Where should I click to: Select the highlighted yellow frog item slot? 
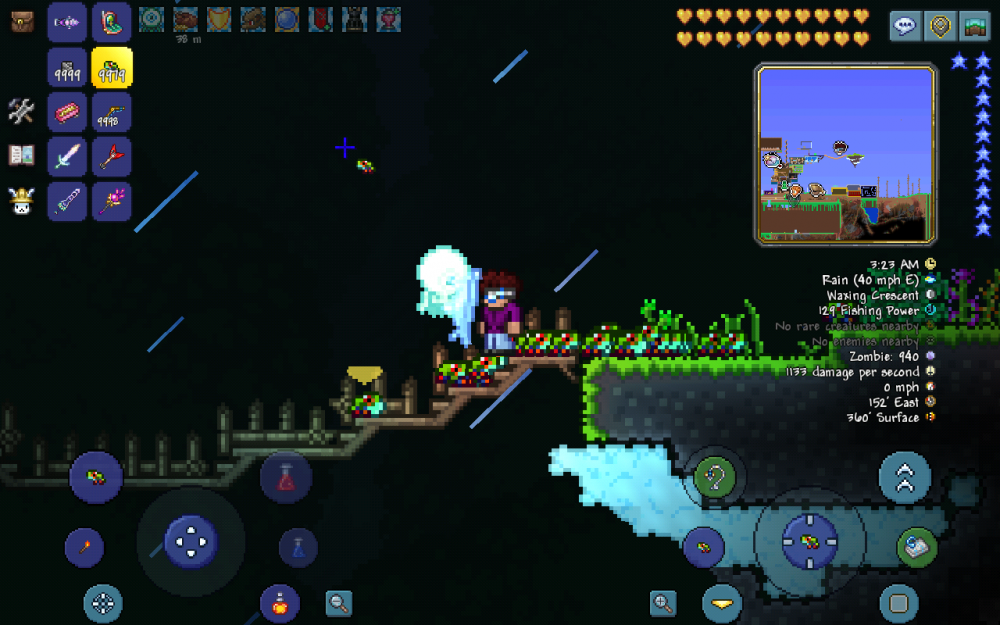(112, 68)
